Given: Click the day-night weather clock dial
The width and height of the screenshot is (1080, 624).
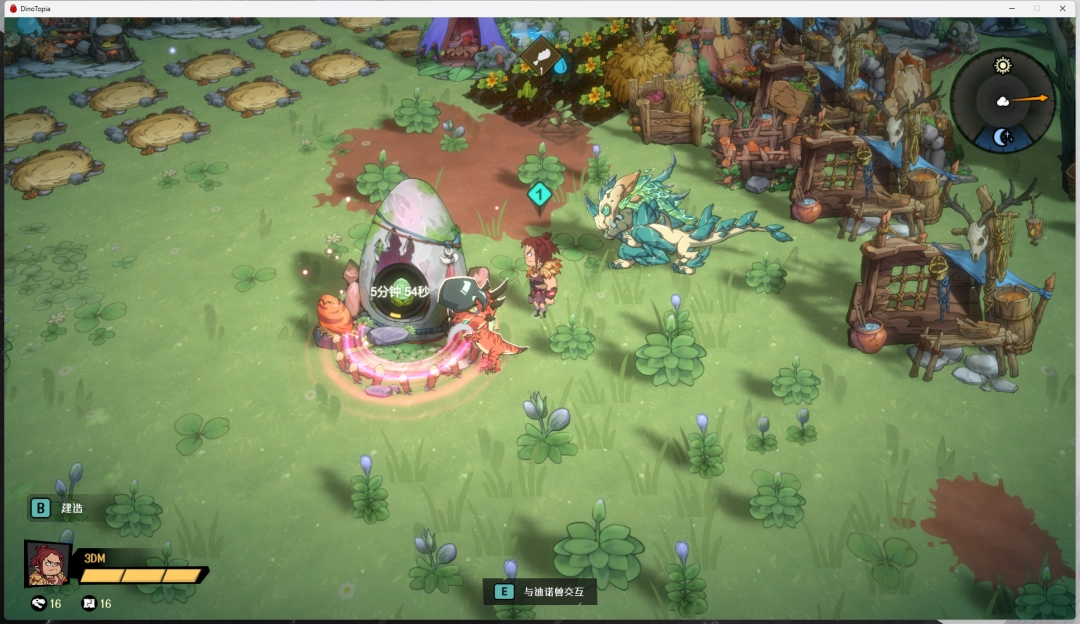Looking at the screenshot, I should coord(1002,100).
